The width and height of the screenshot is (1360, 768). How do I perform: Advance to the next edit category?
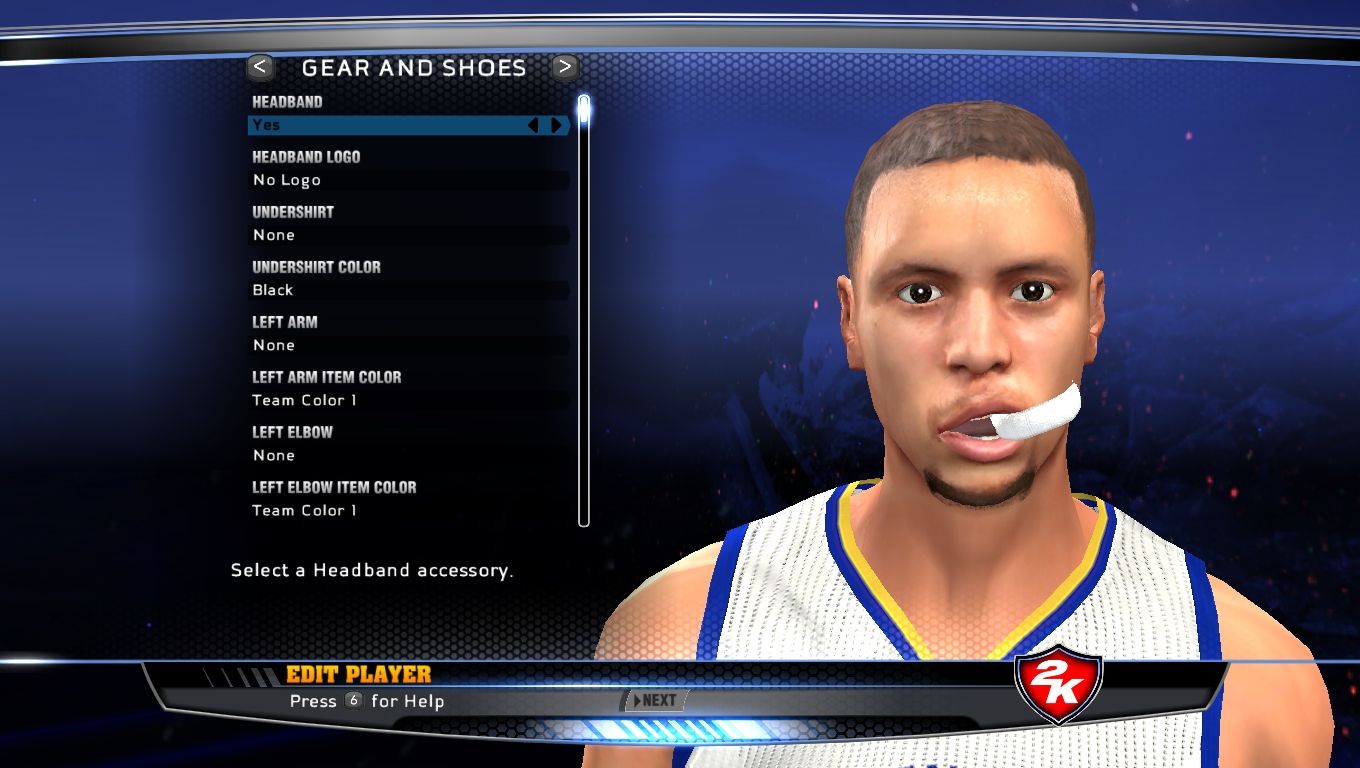(565, 67)
